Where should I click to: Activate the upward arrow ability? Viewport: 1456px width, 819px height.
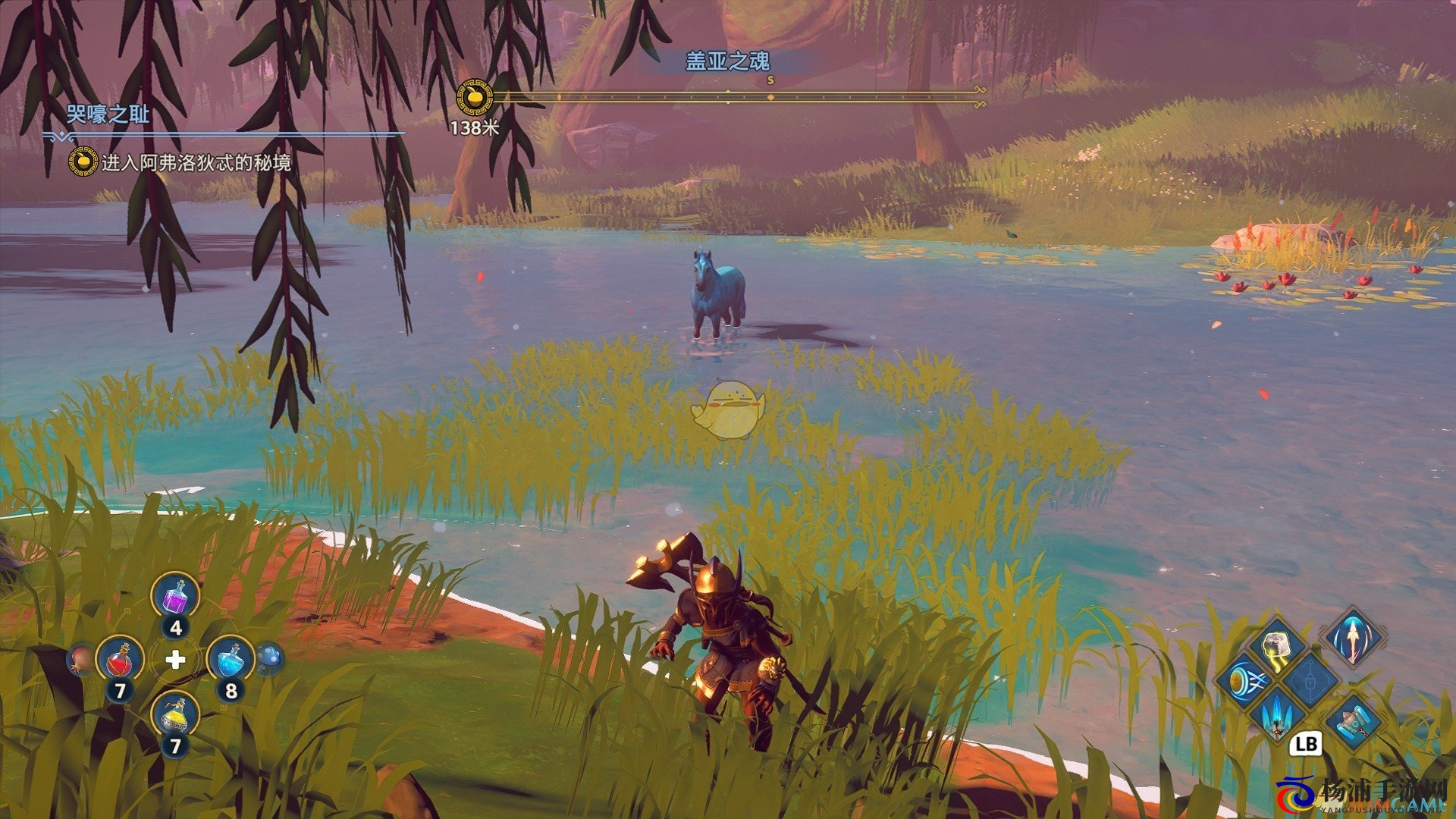[x=1352, y=635]
